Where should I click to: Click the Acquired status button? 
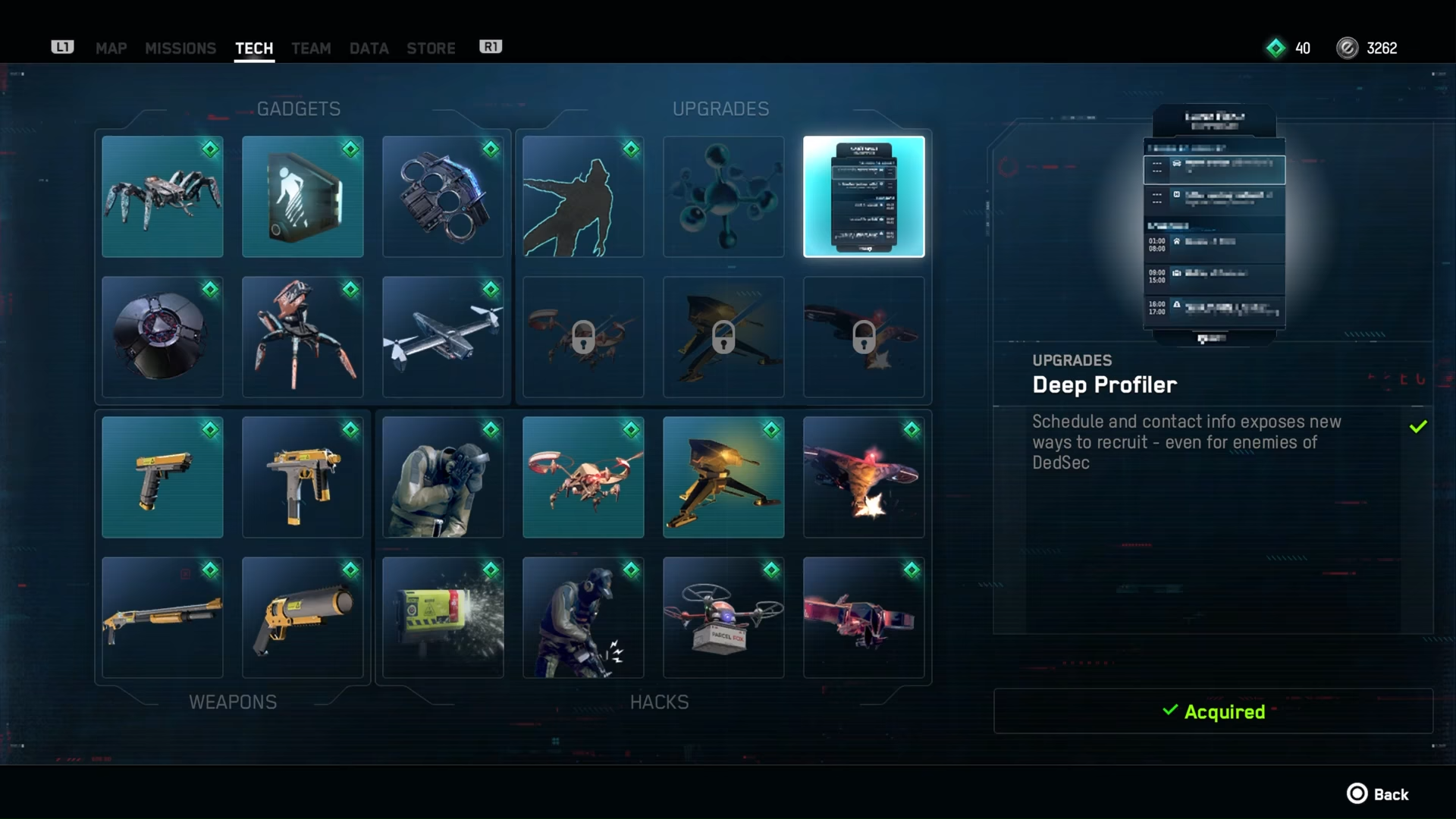pyautogui.click(x=1213, y=711)
